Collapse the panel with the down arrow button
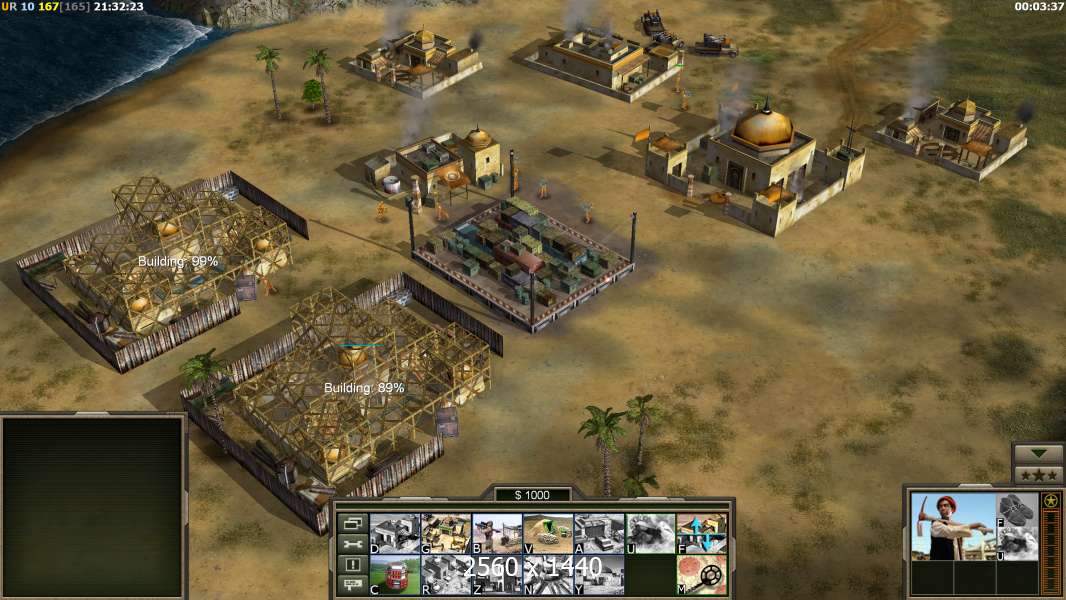The width and height of the screenshot is (1066, 600). point(1038,454)
